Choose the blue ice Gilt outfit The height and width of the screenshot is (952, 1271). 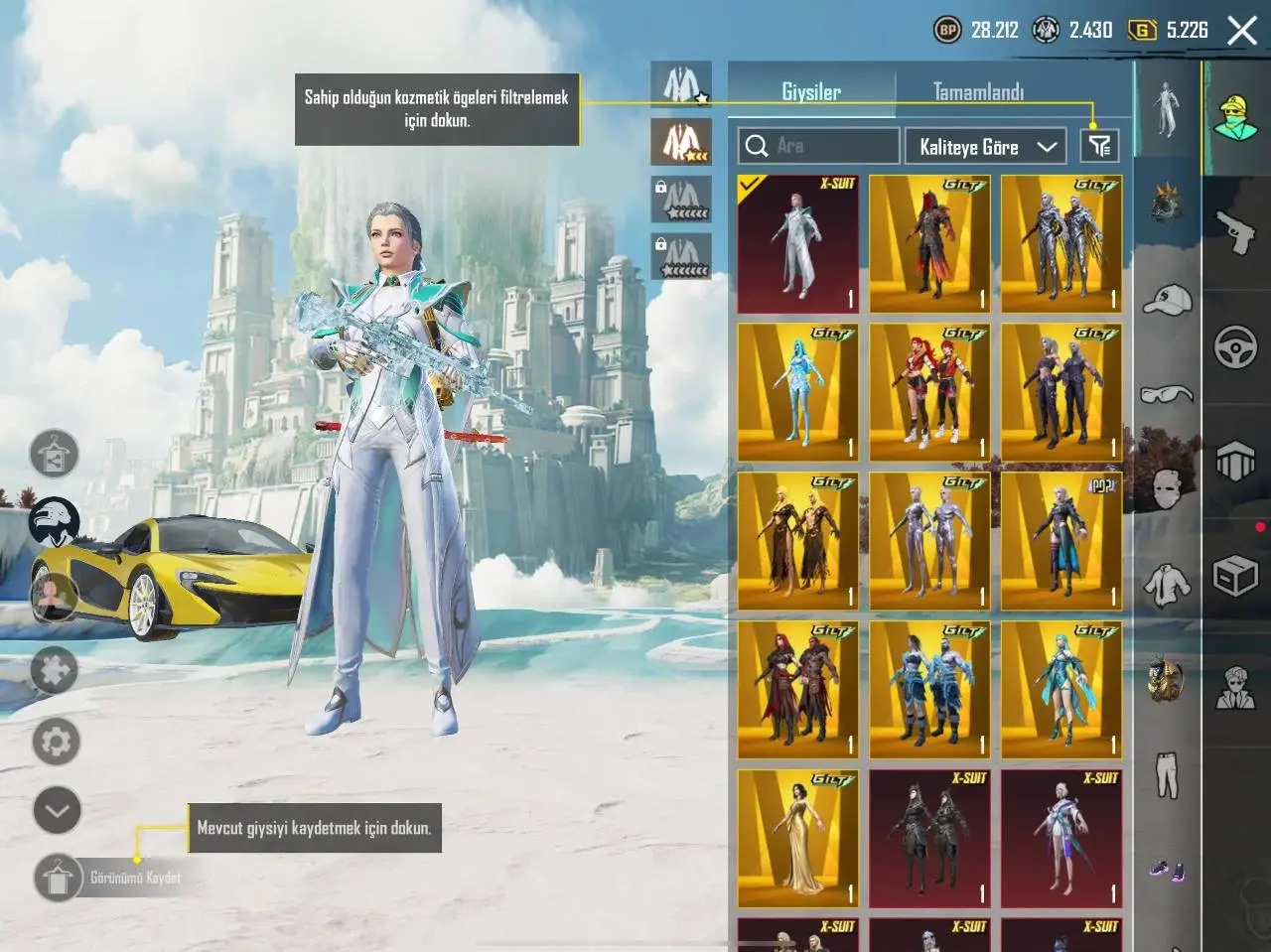point(797,392)
